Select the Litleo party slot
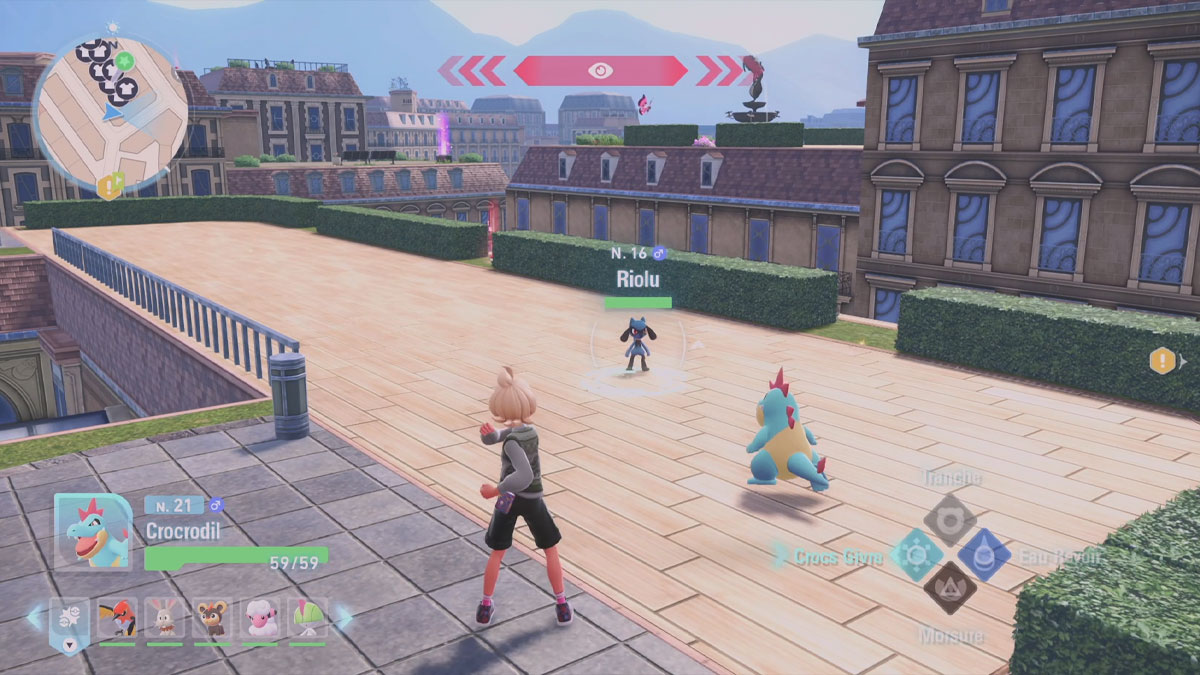Image resolution: width=1200 pixels, height=675 pixels. 212,618
